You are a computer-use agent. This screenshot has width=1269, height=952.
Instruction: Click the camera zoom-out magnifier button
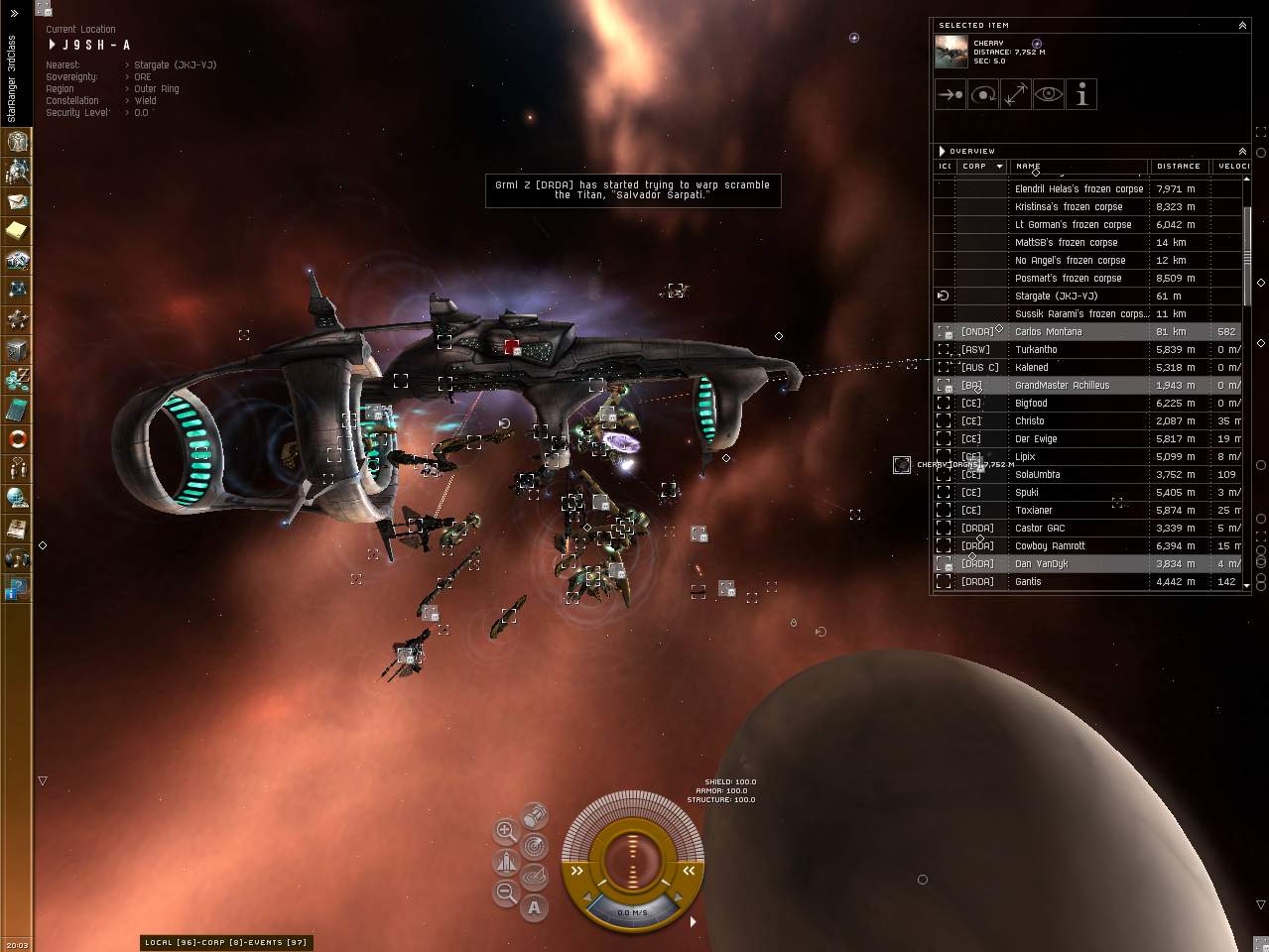(505, 892)
